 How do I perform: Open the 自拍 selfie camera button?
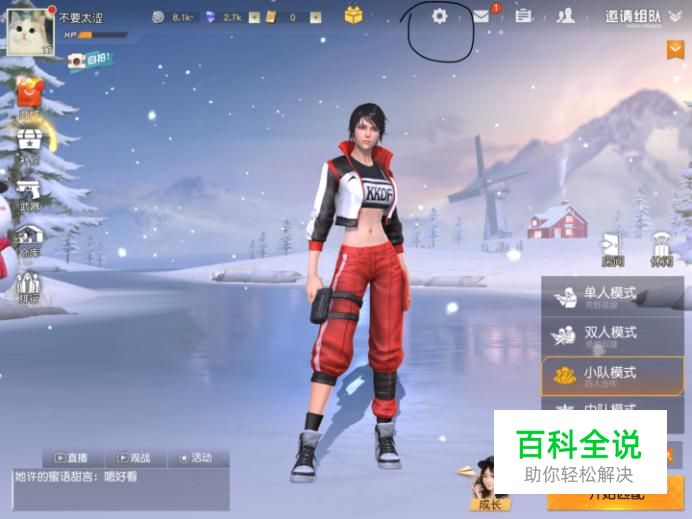(x=89, y=61)
